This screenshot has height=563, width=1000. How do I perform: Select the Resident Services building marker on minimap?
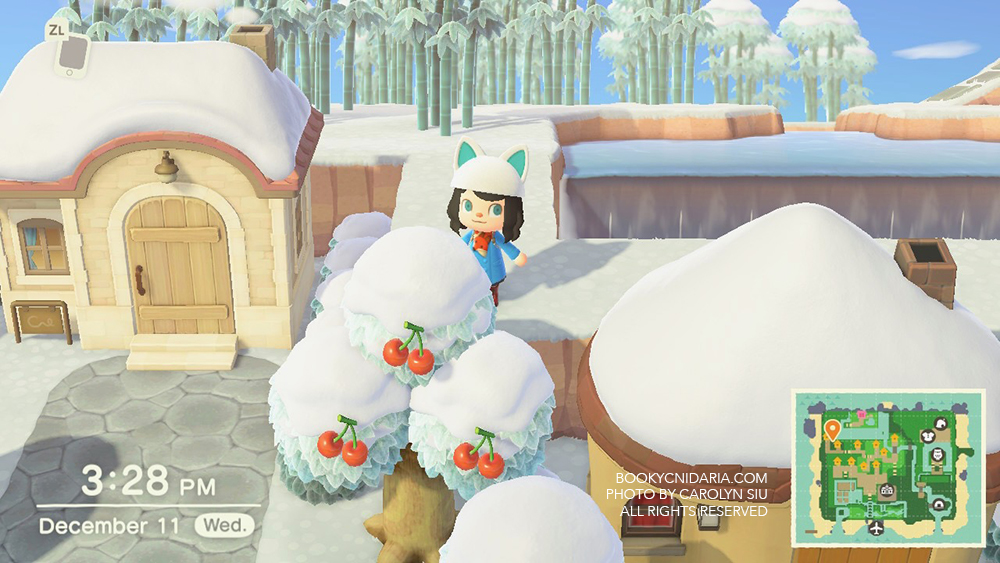[x=887, y=490]
